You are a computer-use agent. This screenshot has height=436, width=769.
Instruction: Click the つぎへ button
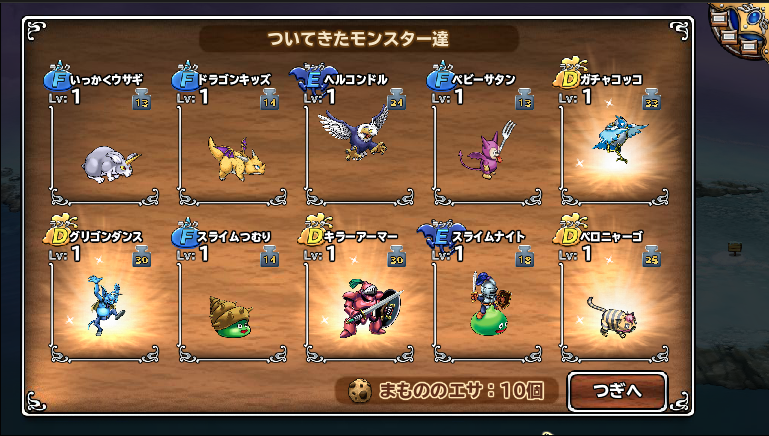coord(617,391)
